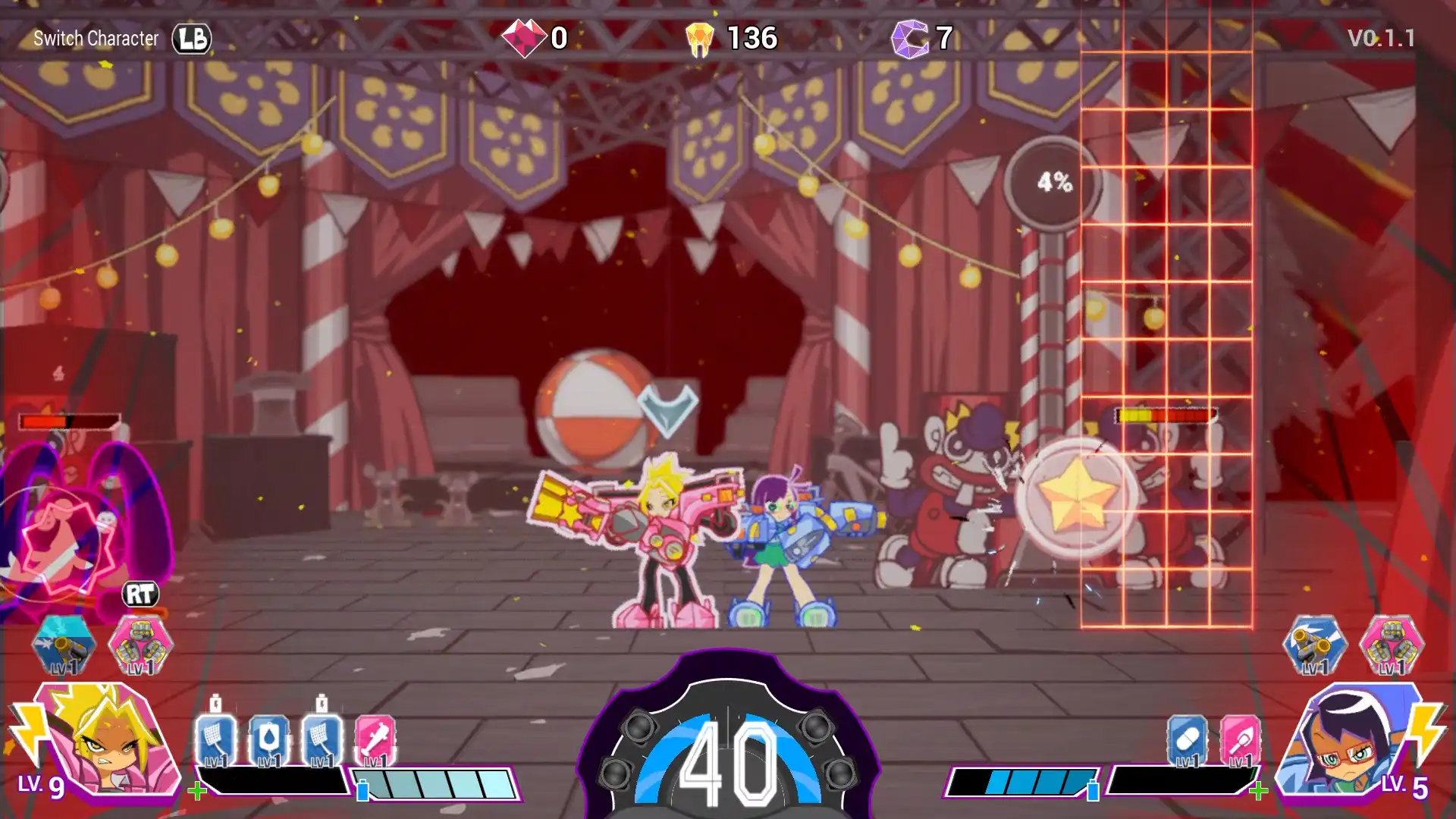Click the pink gem counter showing 0
The height and width of the screenshot is (819, 1456).
[535, 38]
